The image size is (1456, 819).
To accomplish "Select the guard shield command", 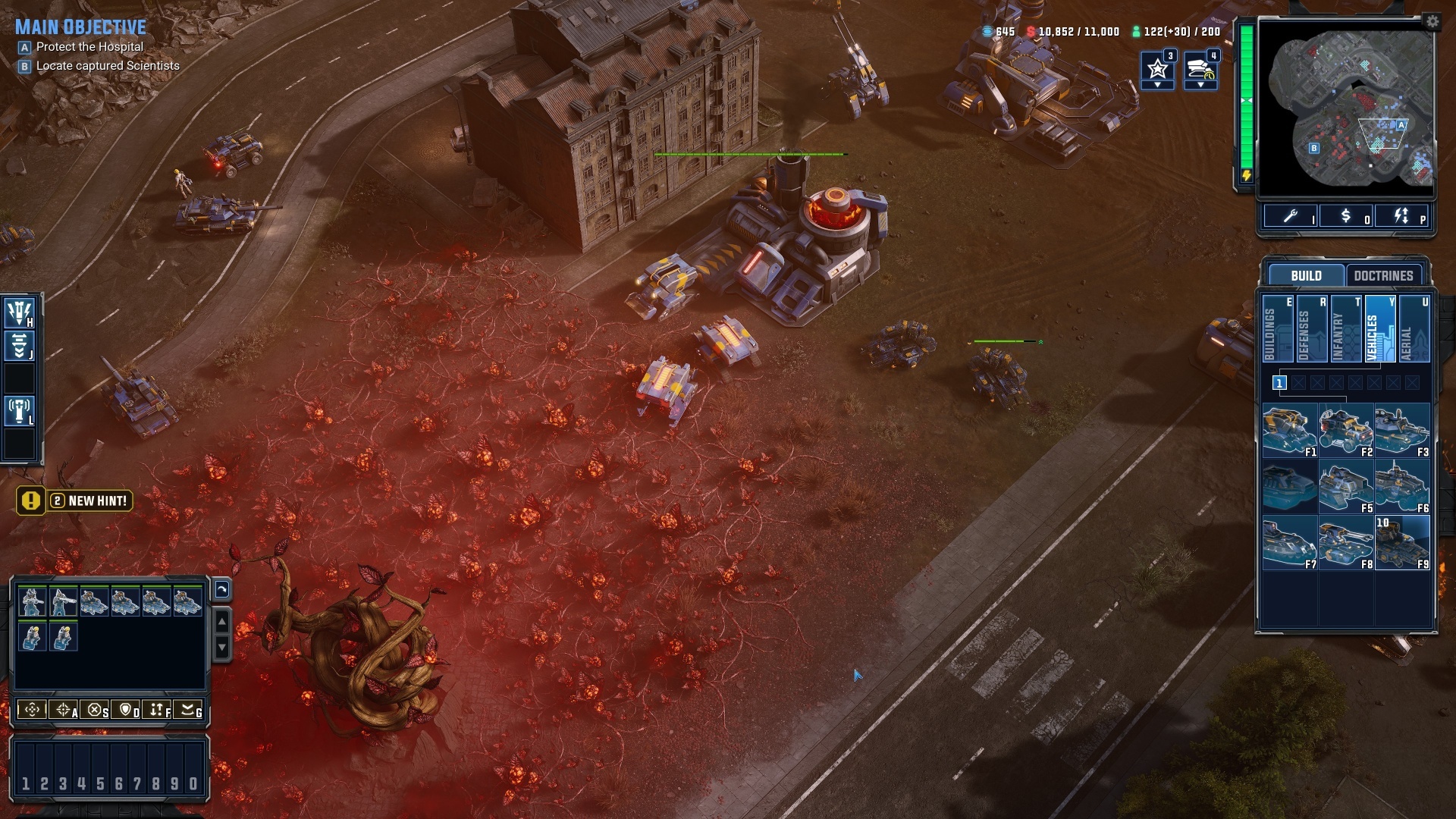I will [x=127, y=711].
